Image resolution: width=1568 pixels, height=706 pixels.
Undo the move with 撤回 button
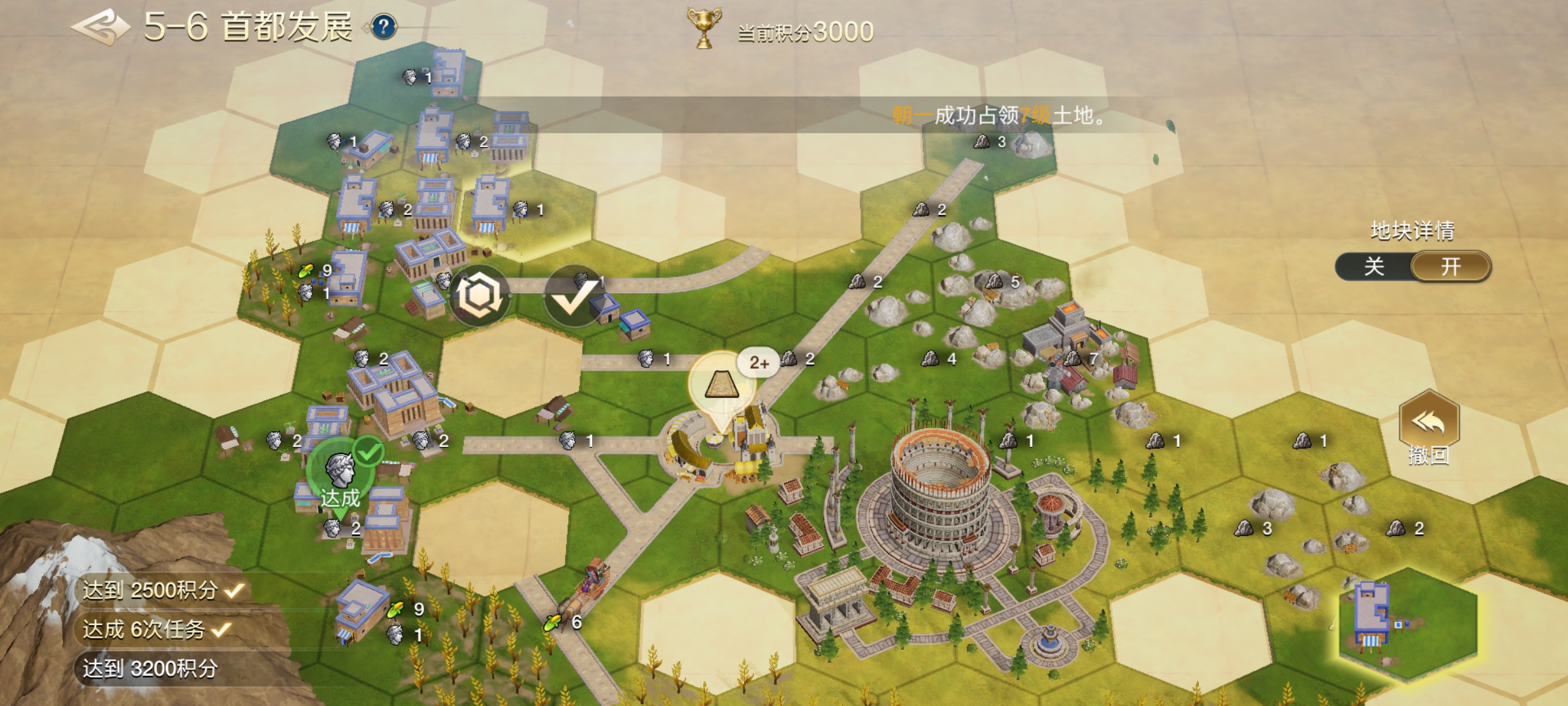(1429, 428)
